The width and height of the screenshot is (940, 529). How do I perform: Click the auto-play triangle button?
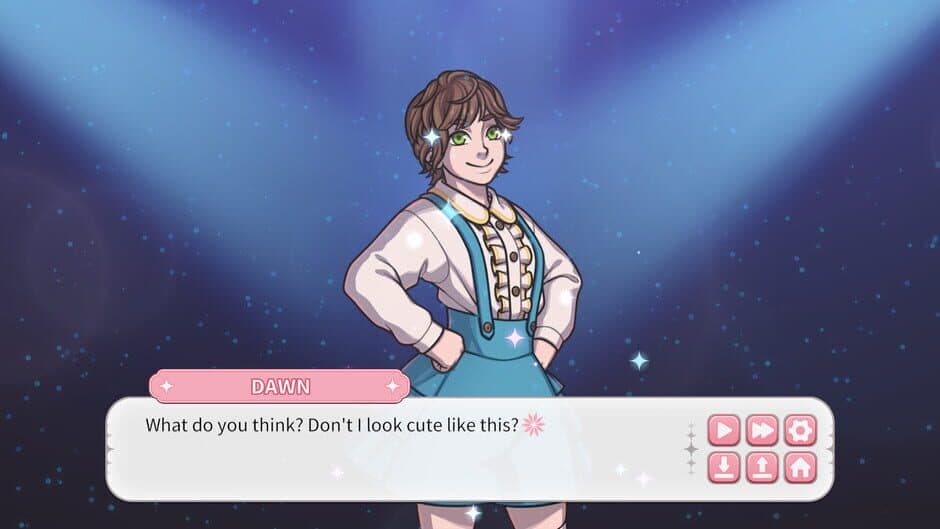724,430
